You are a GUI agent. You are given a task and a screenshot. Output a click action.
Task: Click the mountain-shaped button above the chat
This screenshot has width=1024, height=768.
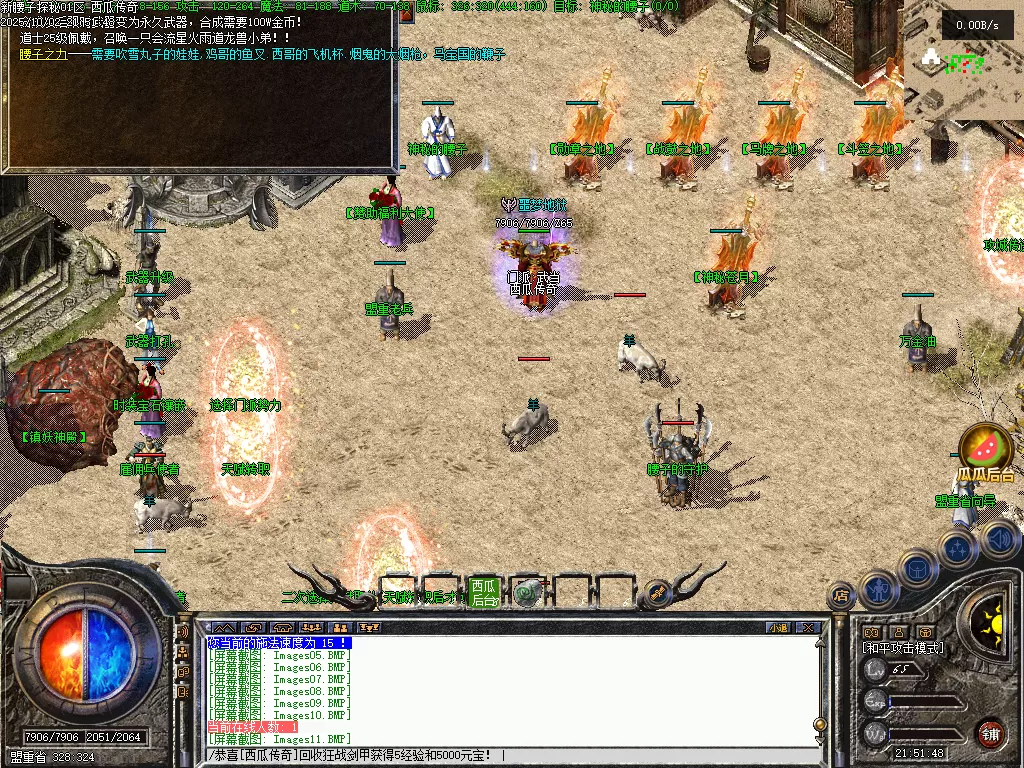[x=224, y=628]
